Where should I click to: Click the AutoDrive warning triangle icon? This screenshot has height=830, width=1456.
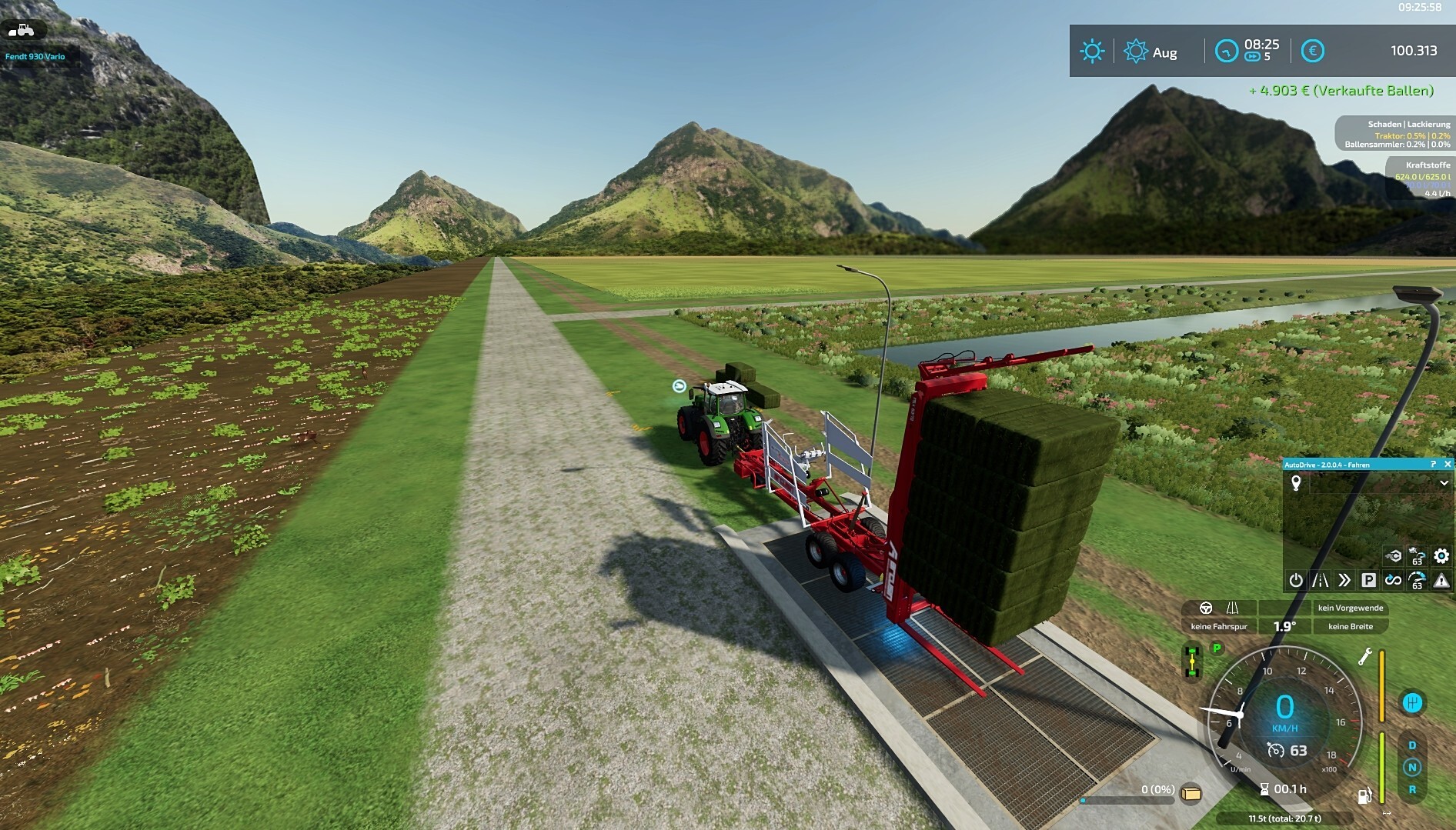pos(1441,580)
